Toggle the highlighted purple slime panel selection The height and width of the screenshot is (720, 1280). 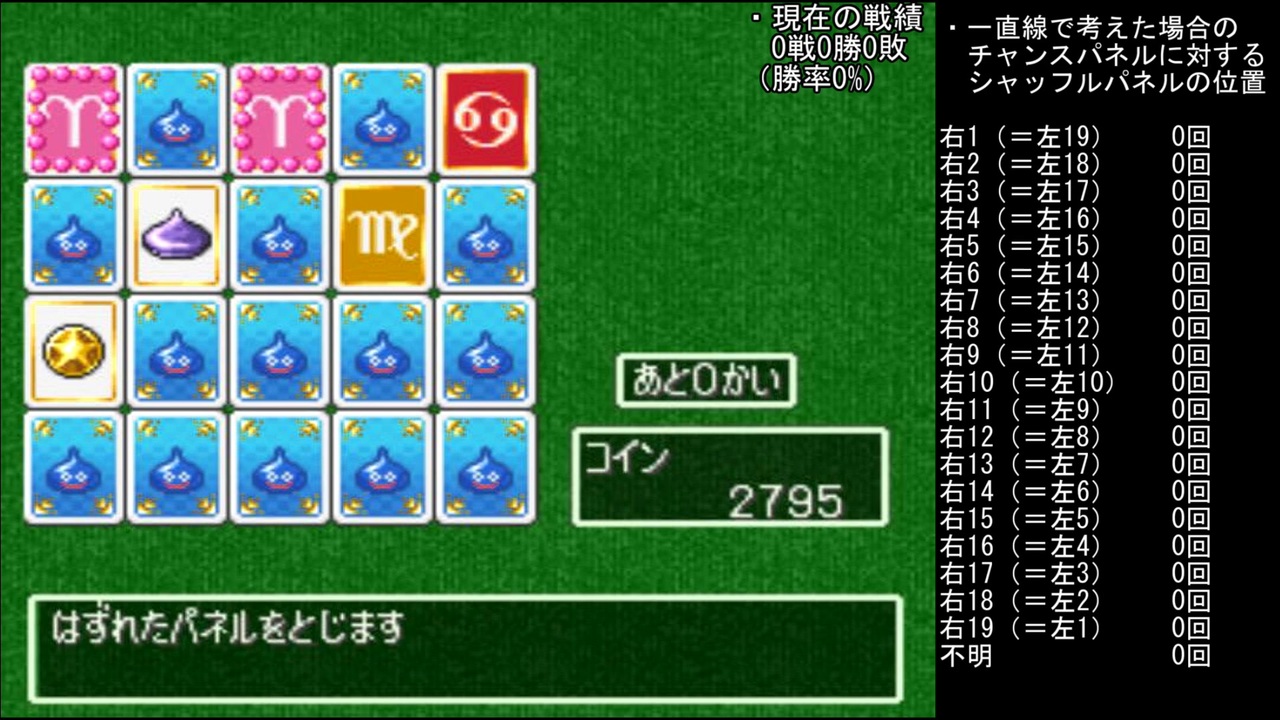[x=176, y=234]
